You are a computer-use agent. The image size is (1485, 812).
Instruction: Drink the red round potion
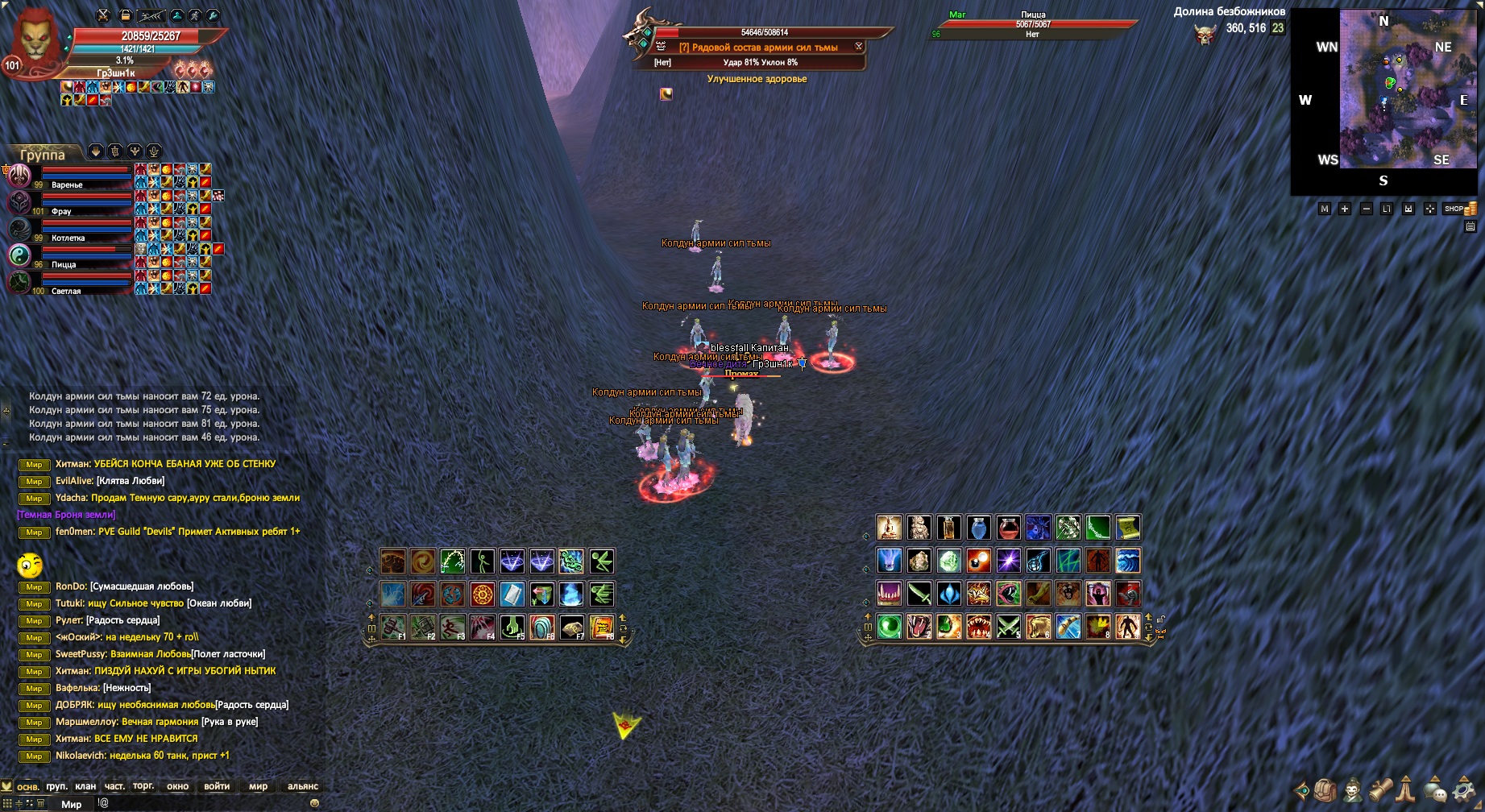click(1008, 528)
